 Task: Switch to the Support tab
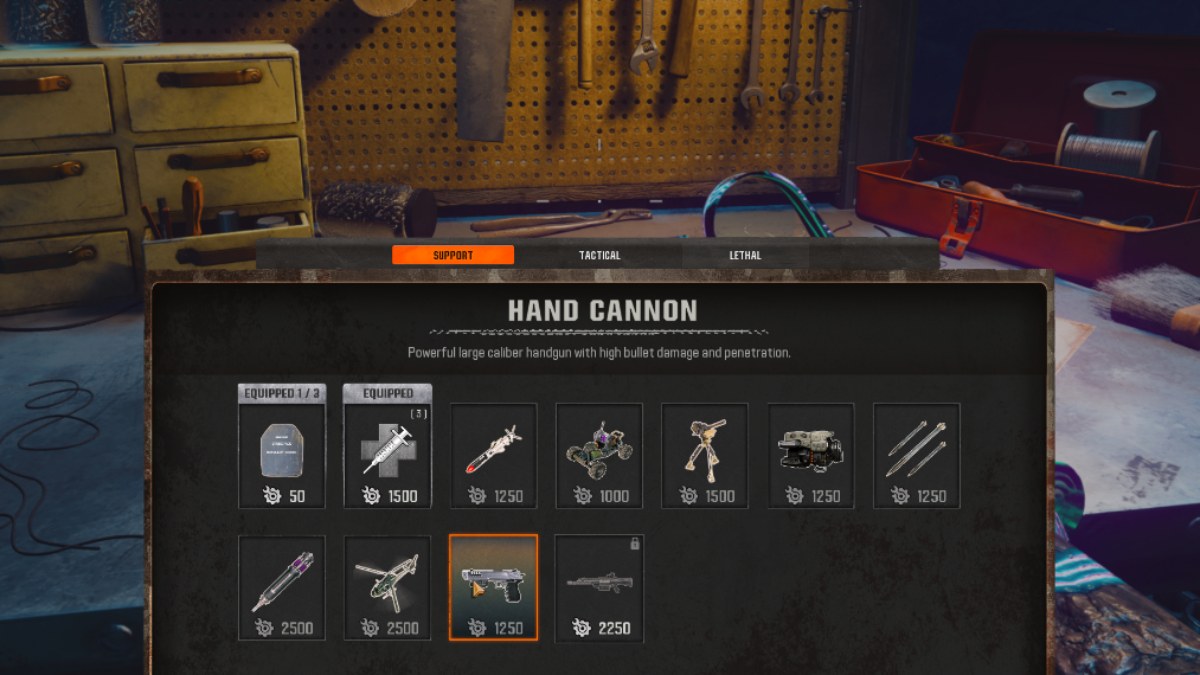point(453,255)
